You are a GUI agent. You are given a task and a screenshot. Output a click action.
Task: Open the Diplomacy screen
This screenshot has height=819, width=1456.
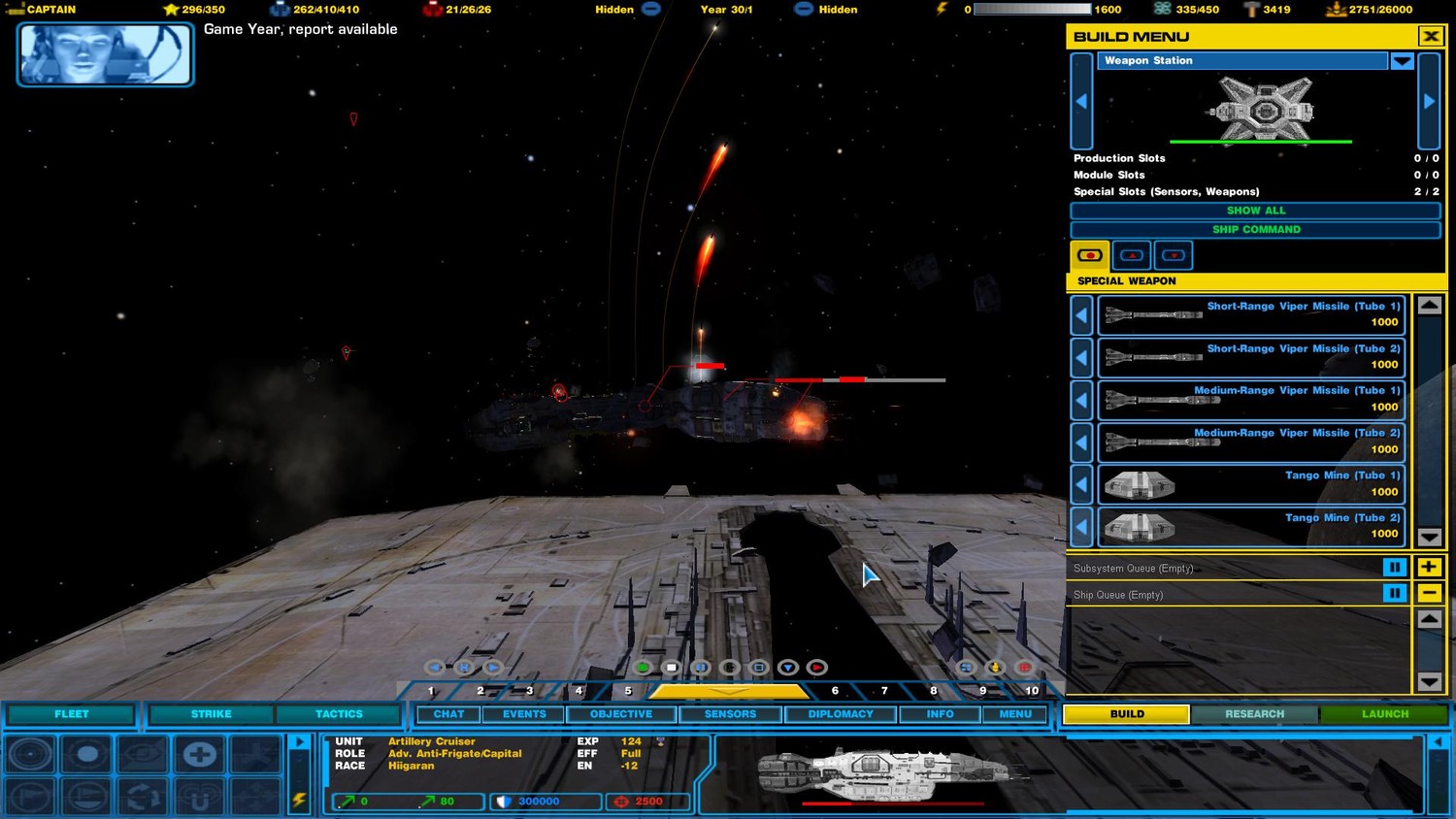click(x=841, y=714)
